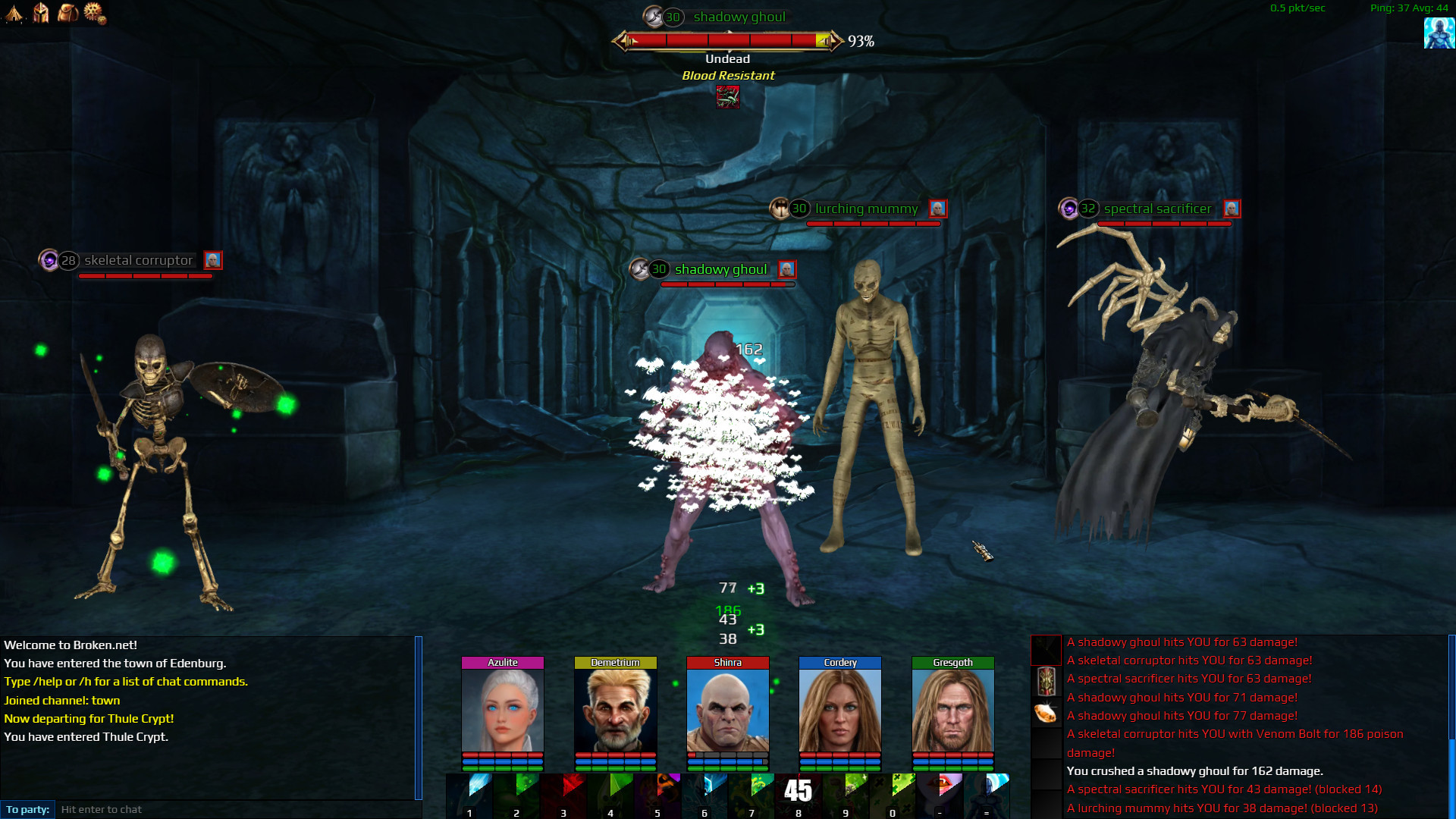Select Azulite's party portrait
Viewport: 1456px width, 819px height.
click(x=502, y=711)
